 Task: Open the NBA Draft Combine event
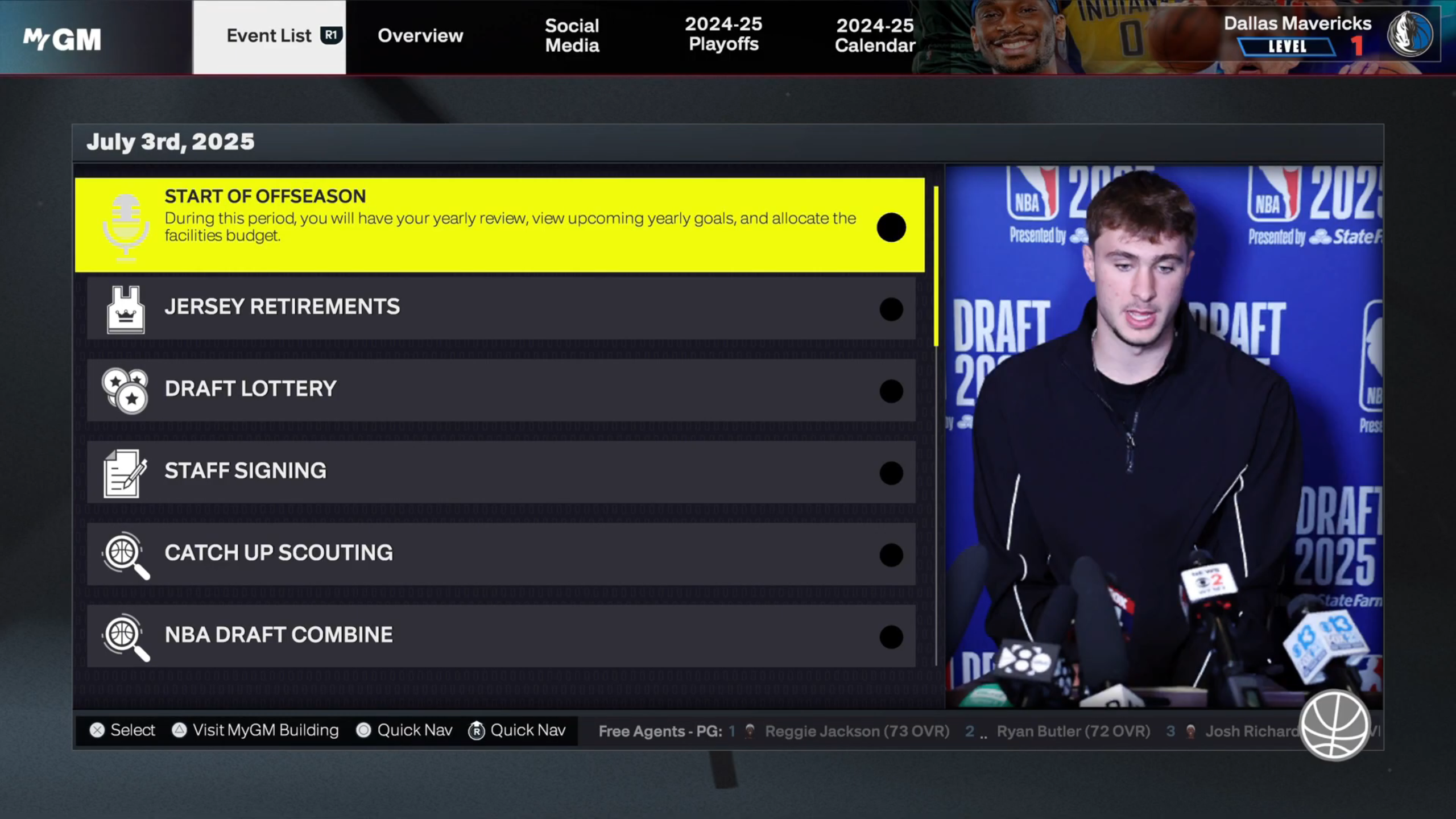[x=500, y=635]
